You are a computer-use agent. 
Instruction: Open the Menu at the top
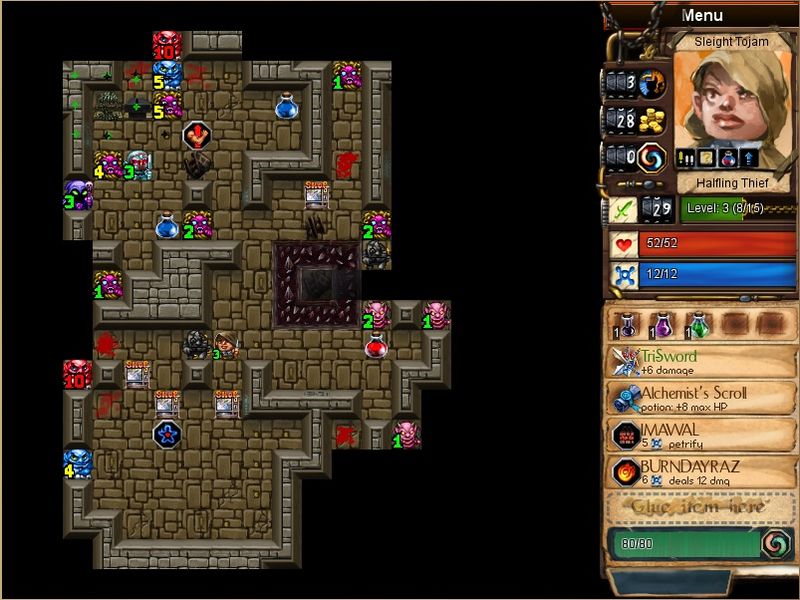(701, 15)
